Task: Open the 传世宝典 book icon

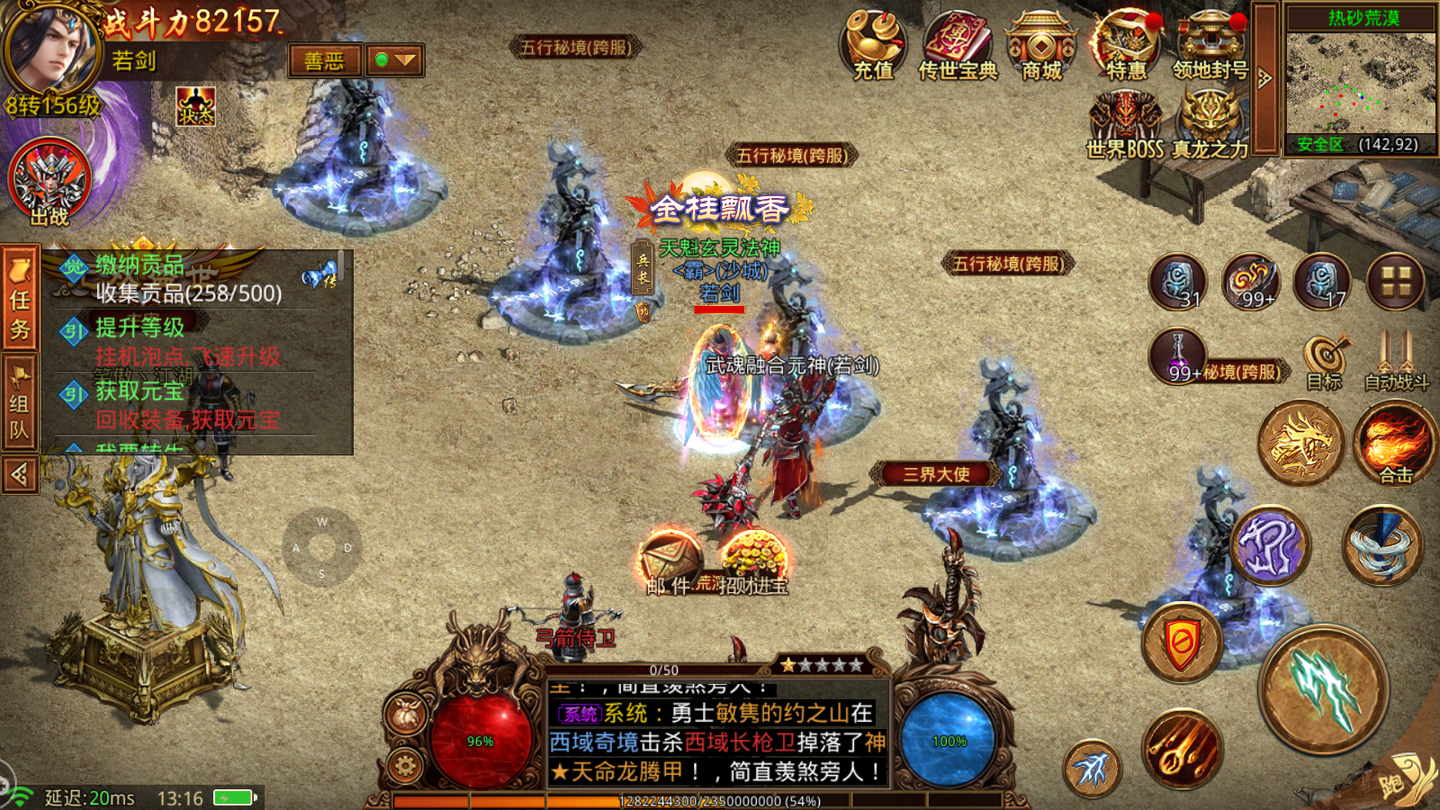Action: [x=958, y=45]
